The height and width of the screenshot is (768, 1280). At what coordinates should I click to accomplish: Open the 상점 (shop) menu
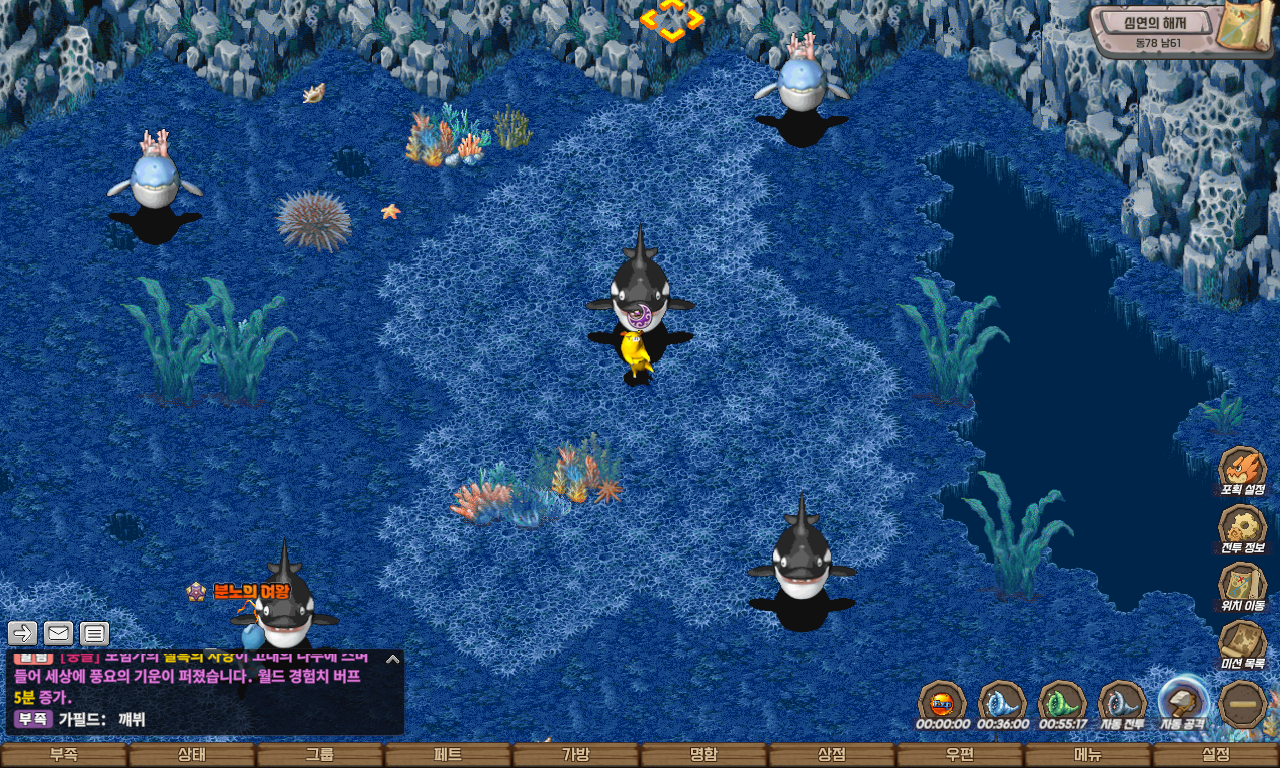[x=832, y=755]
